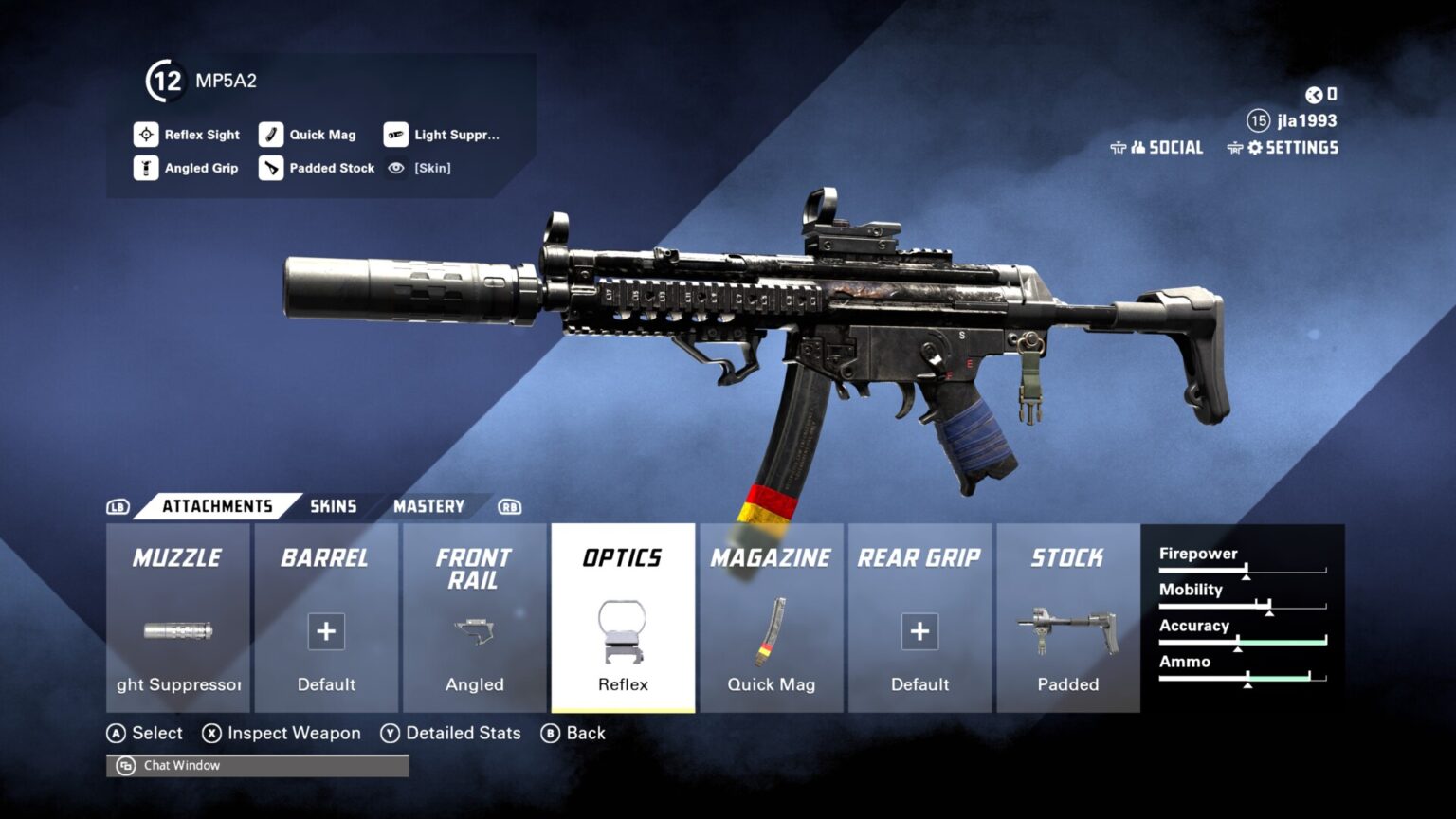
Task: Choose the Front Rail Angled slot
Action: point(474,618)
